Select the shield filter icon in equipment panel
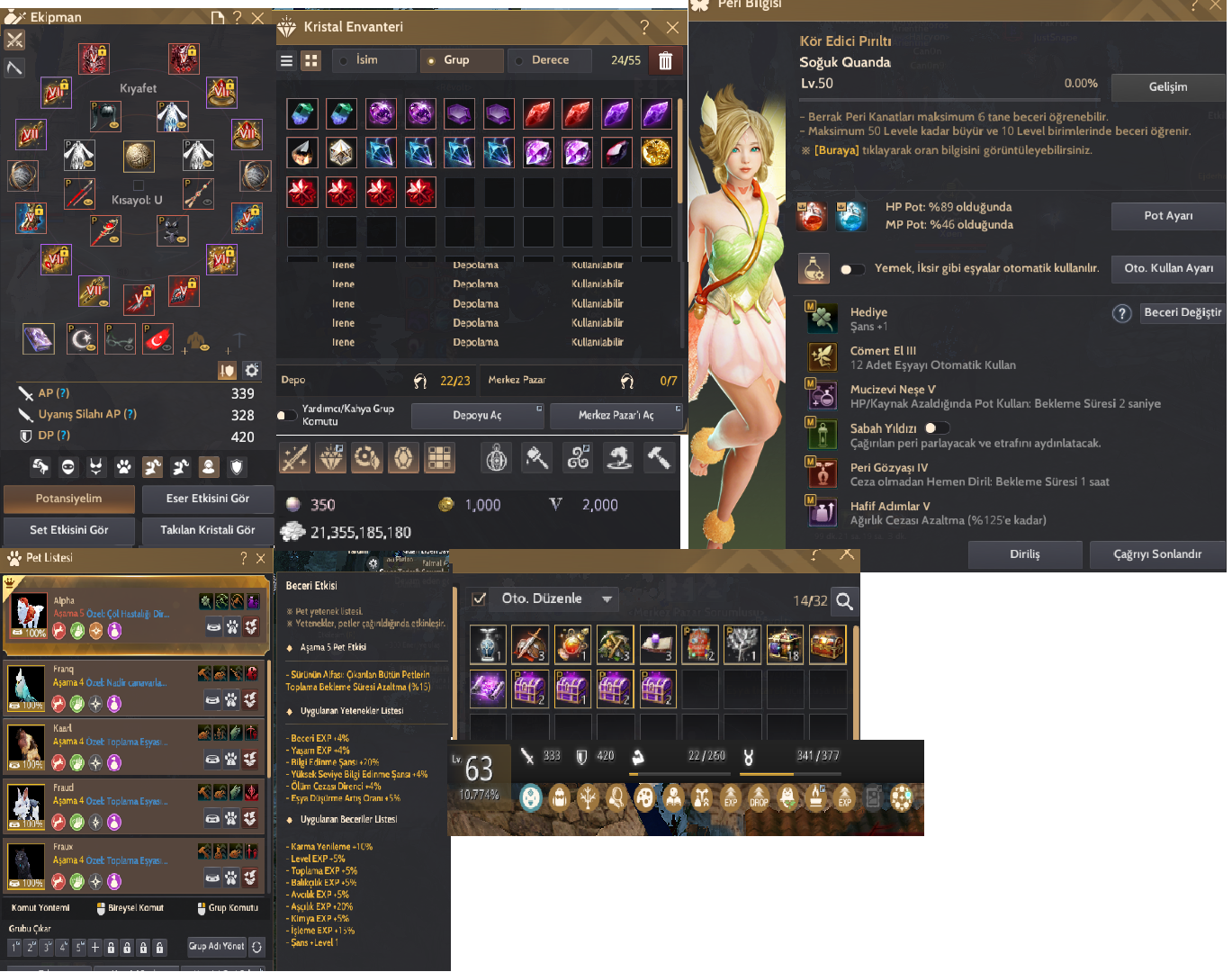Image resolution: width=1232 pixels, height=972 pixels. (x=235, y=467)
